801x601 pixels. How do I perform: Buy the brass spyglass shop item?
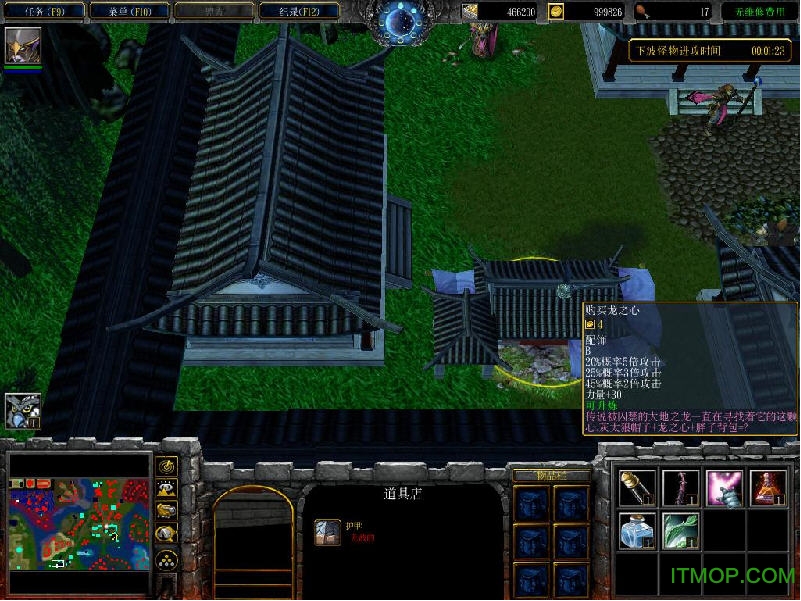click(x=637, y=488)
